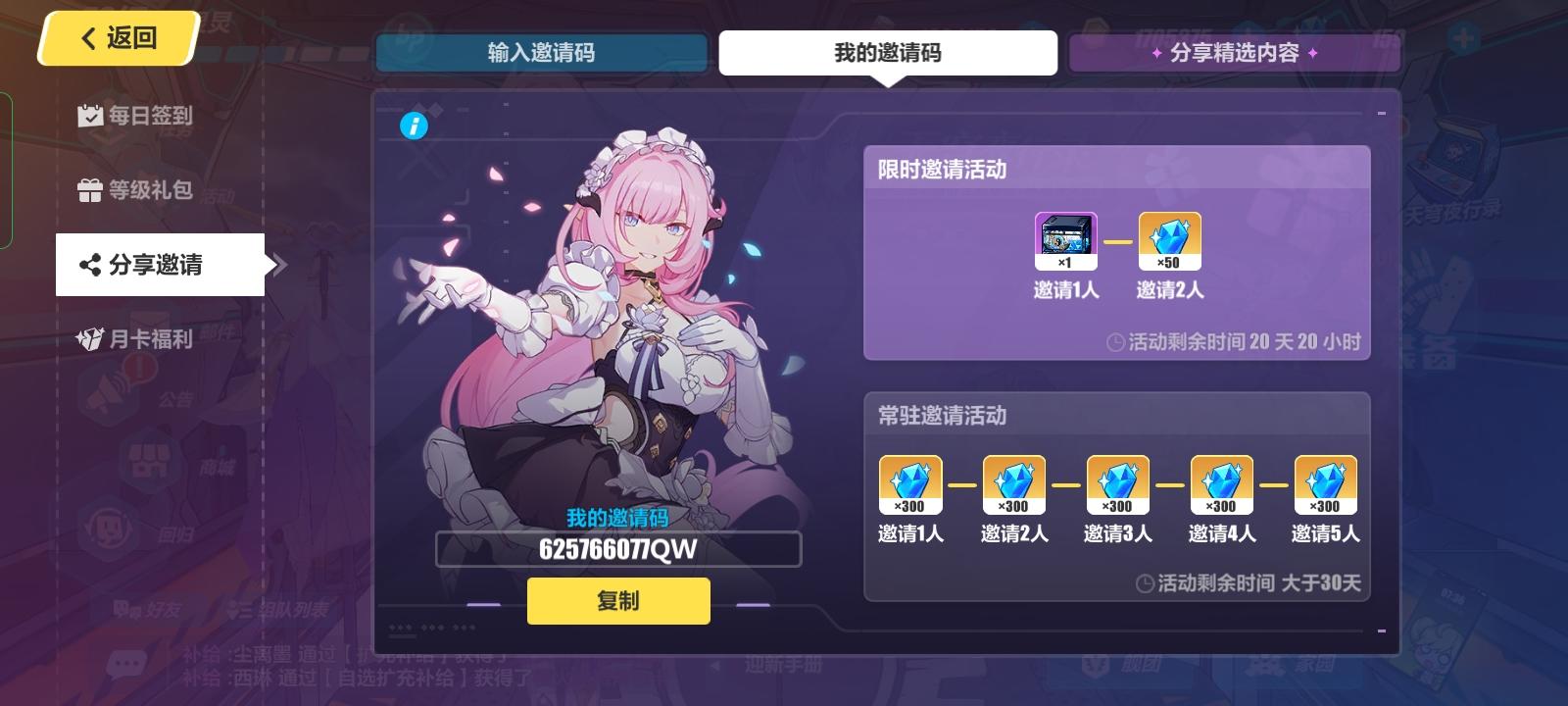Image resolution: width=1568 pixels, height=706 pixels.
Task: Select the invite code 625766077QW field
Action: pos(618,549)
